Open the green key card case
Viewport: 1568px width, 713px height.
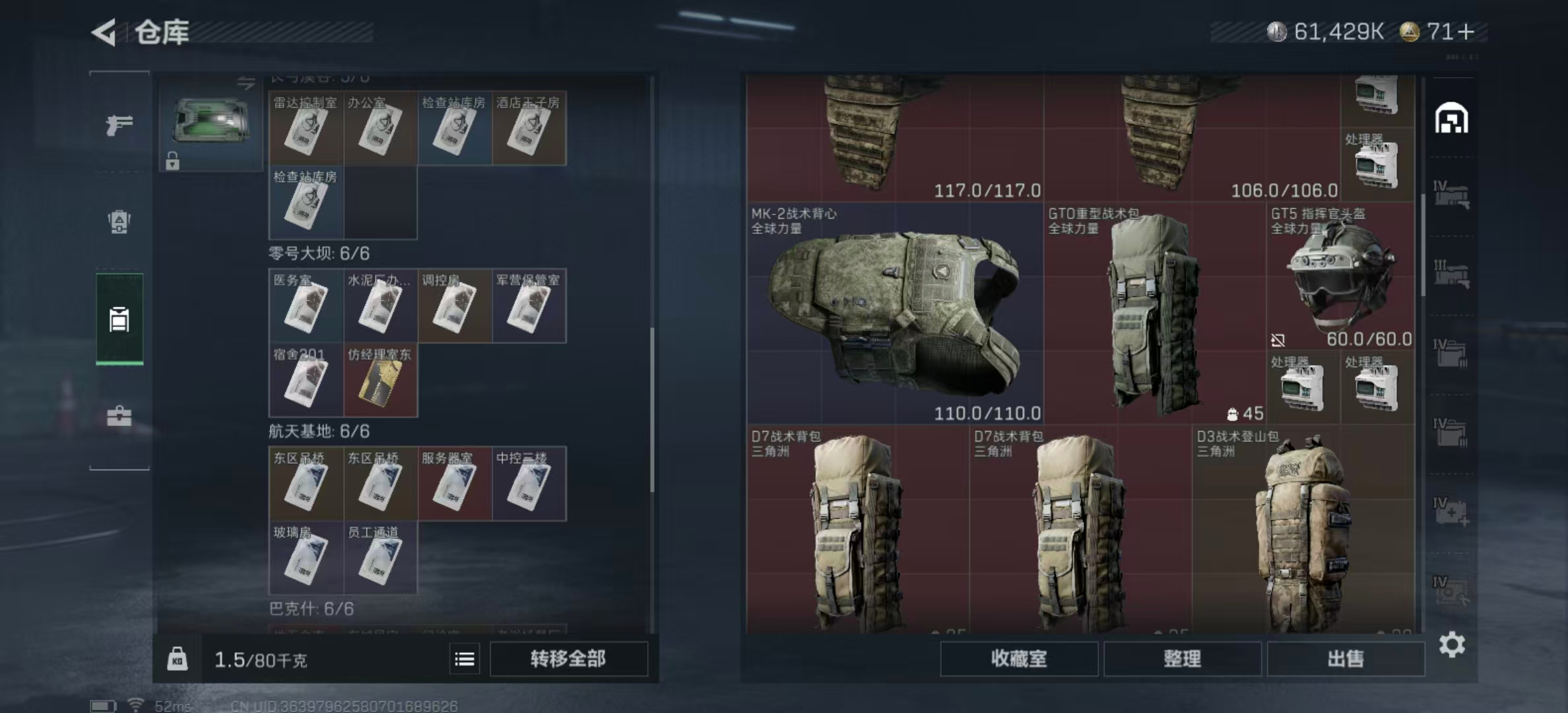pos(211,123)
